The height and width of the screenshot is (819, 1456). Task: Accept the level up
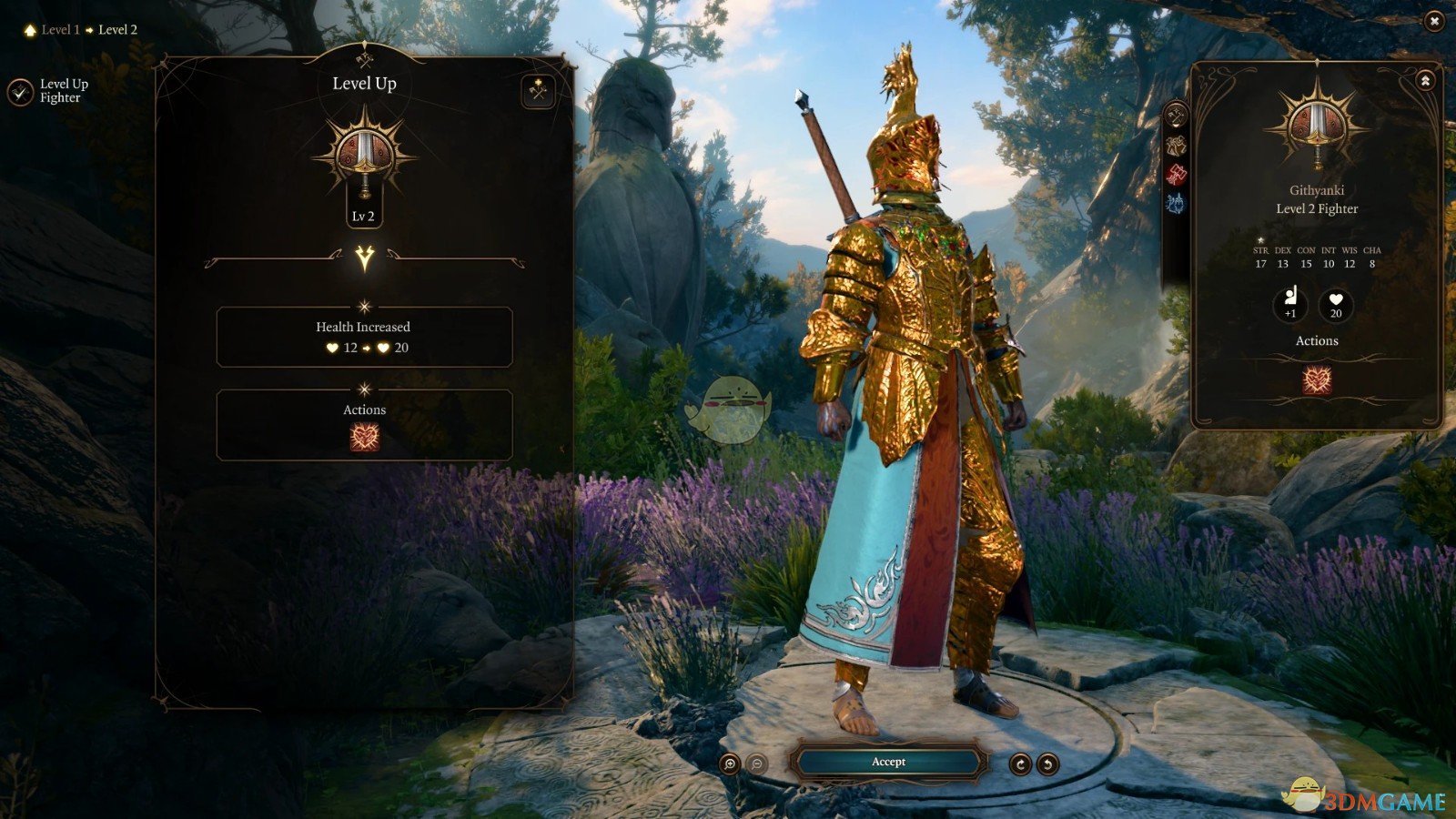point(888,762)
